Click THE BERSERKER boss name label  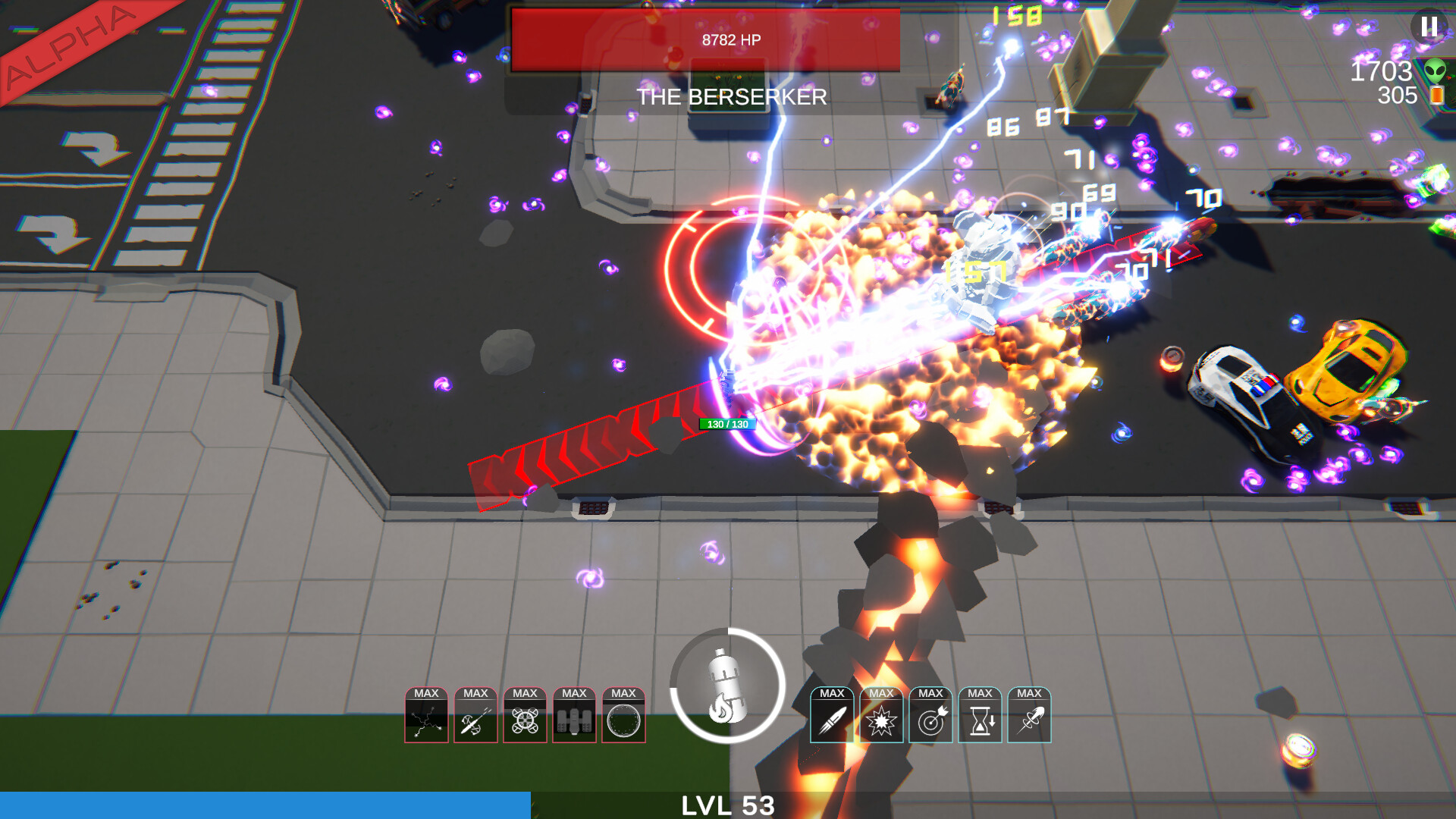point(733,97)
